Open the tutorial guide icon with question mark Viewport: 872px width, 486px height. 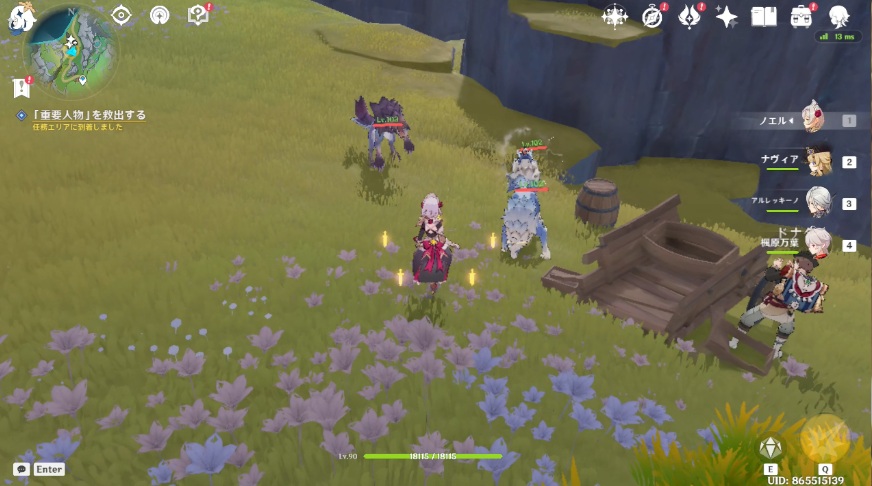[x=198, y=15]
